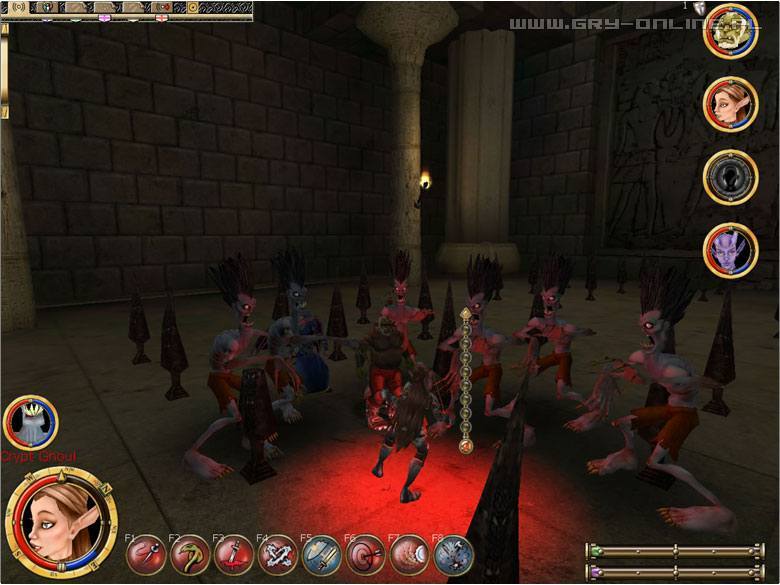Select the orc party member portrait
Viewport: 780px width, 585px height.
(x=731, y=33)
